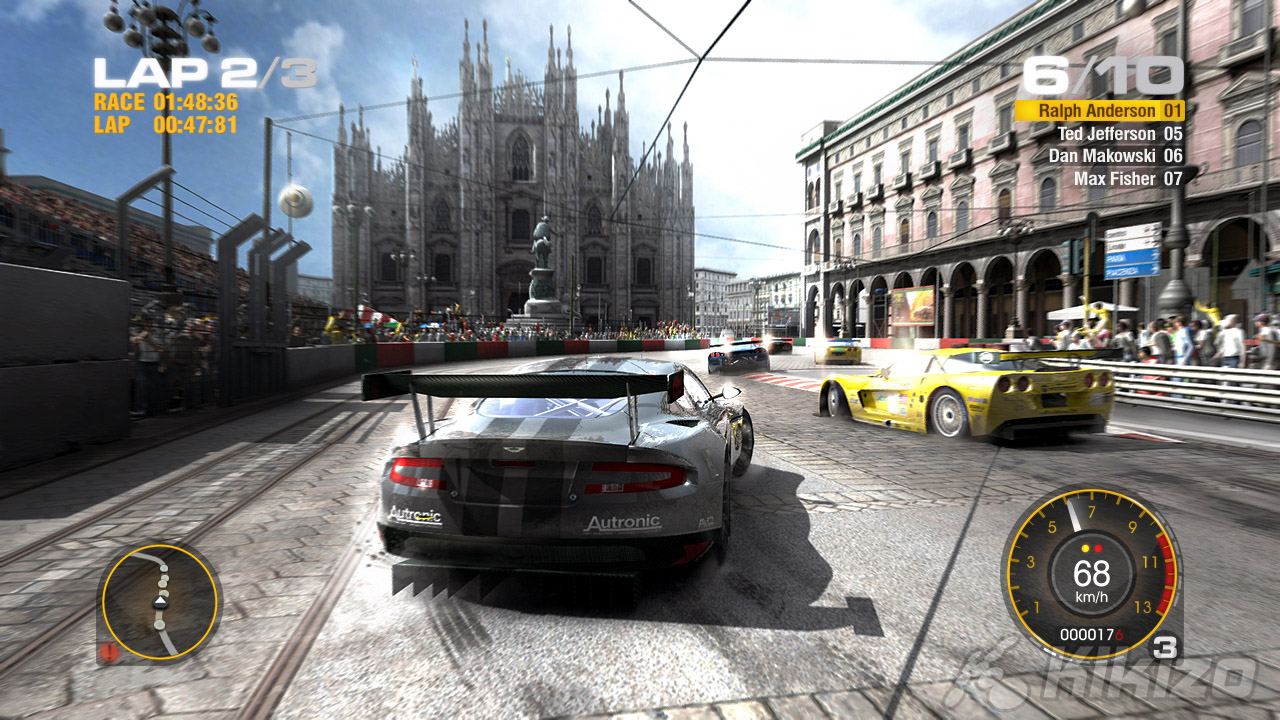Viewport: 1280px width, 720px height.
Task: Click the red rev-limit indicator light
Action: pyautogui.click(x=1098, y=547)
